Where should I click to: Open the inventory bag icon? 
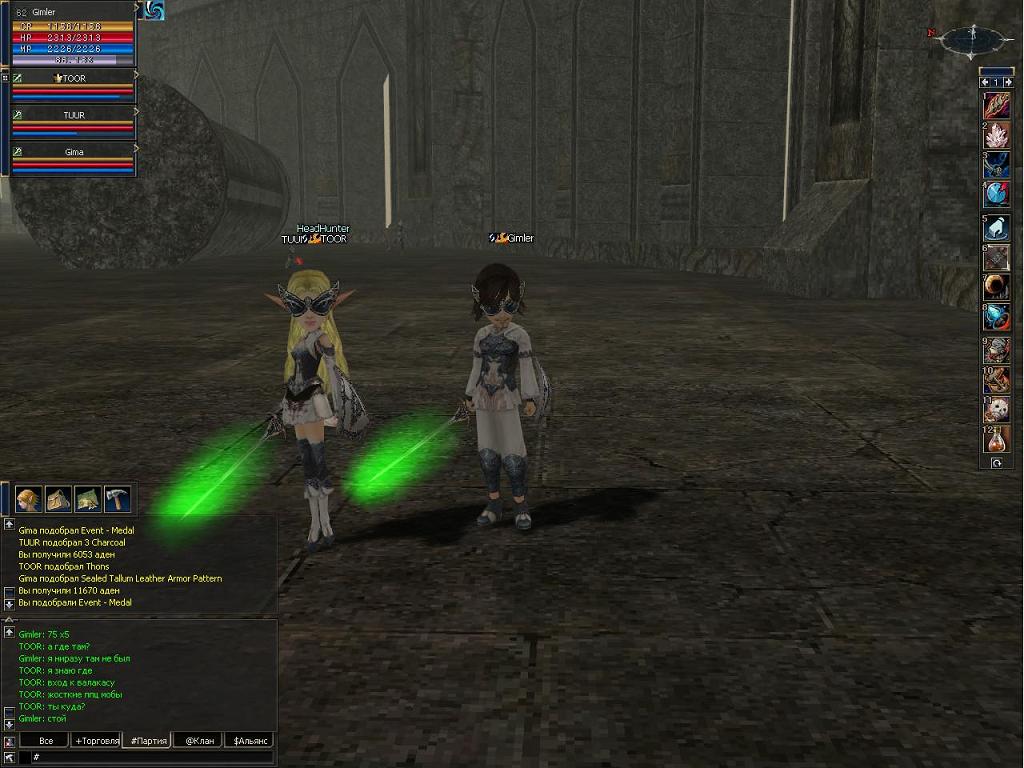(x=58, y=498)
